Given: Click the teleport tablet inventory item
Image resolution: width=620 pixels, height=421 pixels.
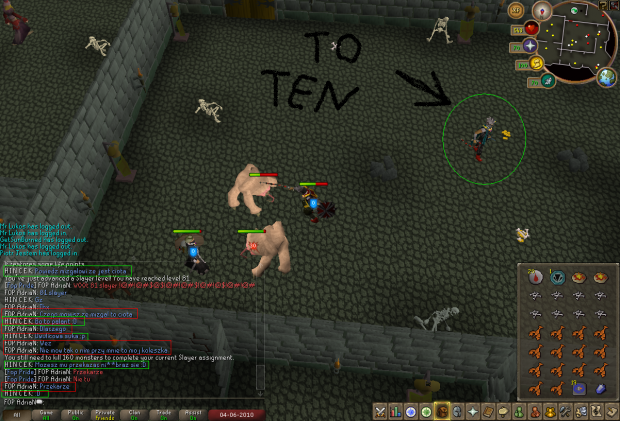Looking at the screenshot, I should [579, 387].
